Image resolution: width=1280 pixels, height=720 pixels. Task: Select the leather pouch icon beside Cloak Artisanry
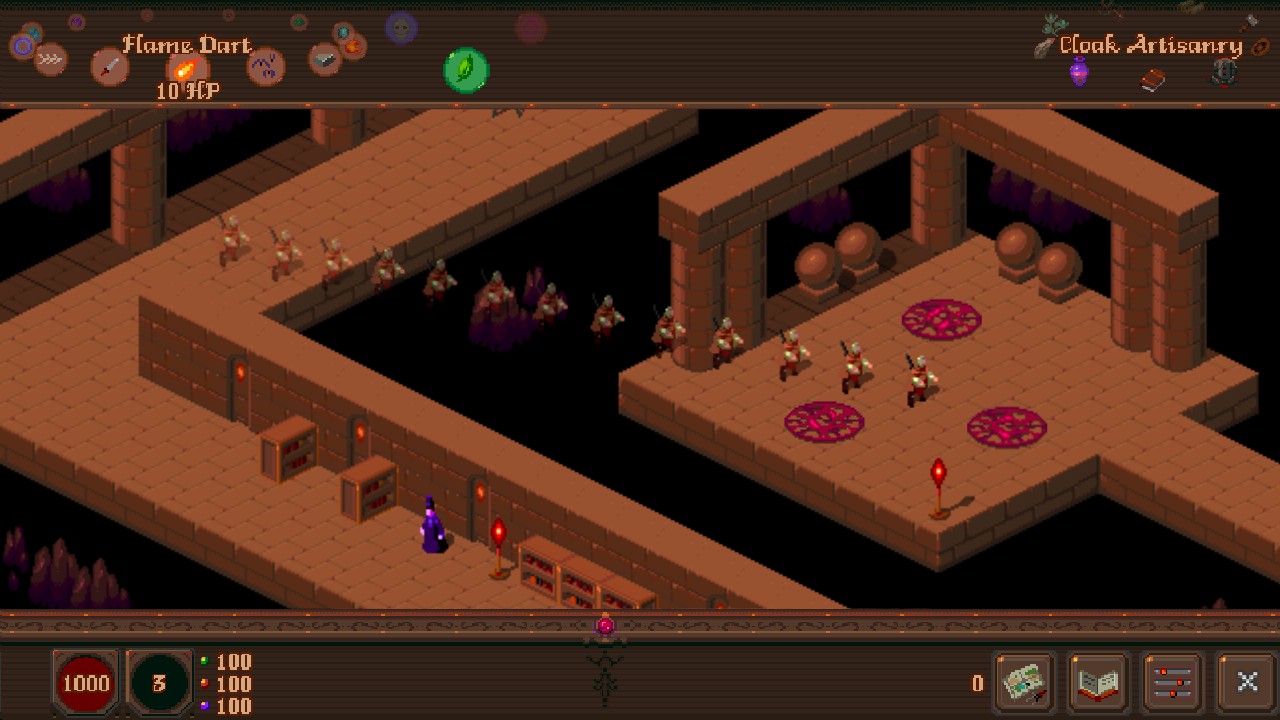pos(1260,47)
